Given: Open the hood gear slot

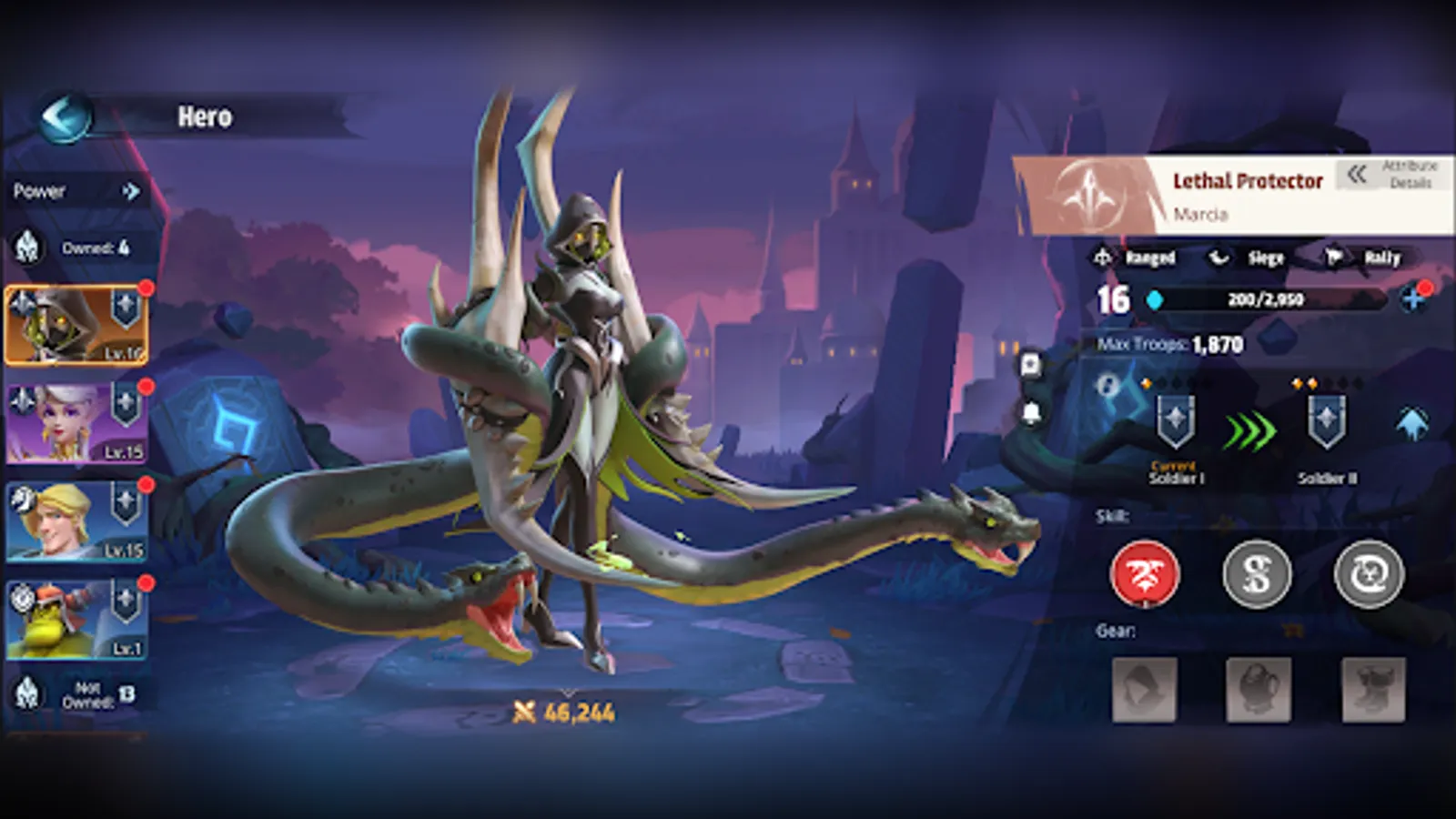Looking at the screenshot, I should click(x=1145, y=690).
